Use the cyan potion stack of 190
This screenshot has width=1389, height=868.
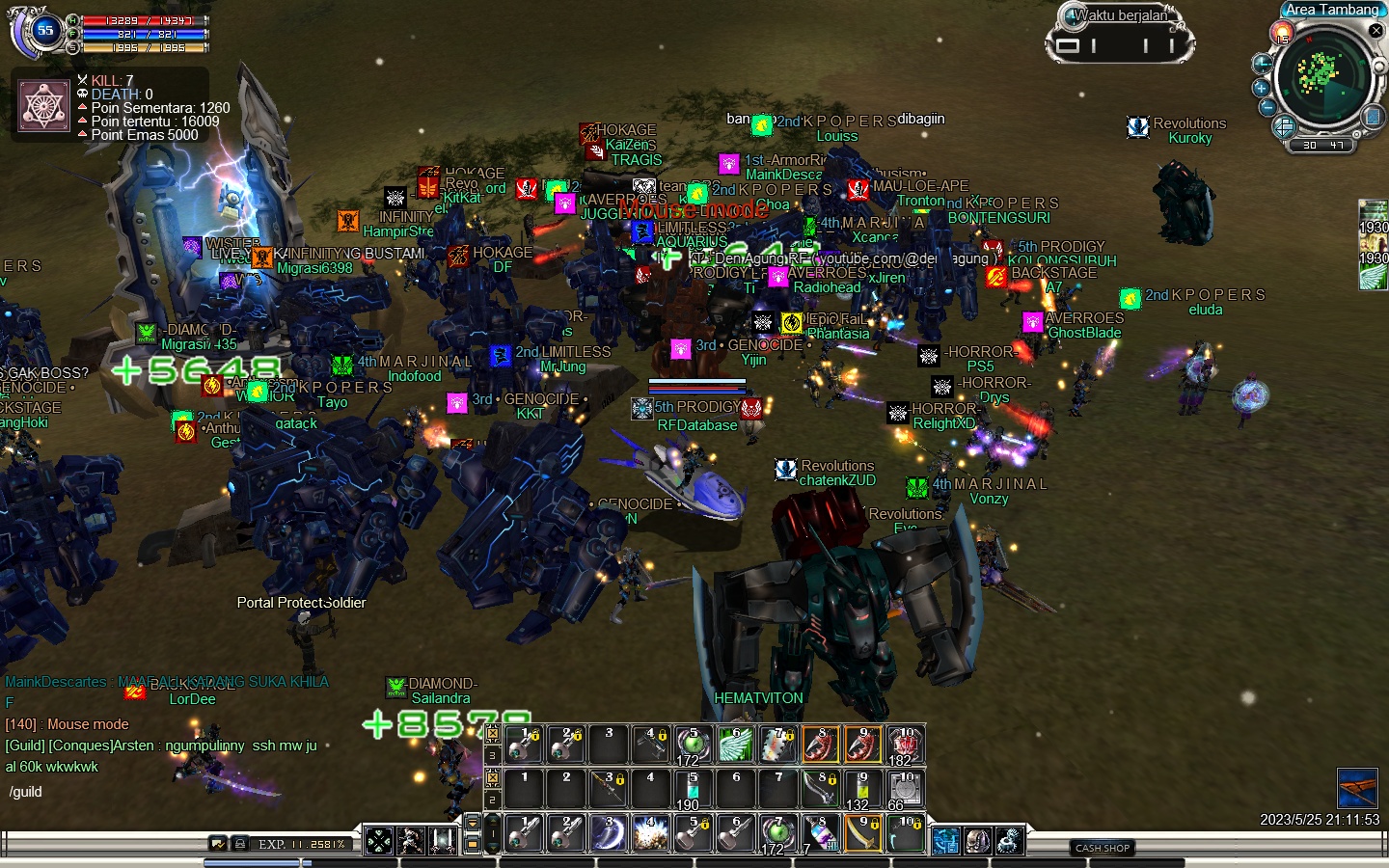[x=693, y=789]
